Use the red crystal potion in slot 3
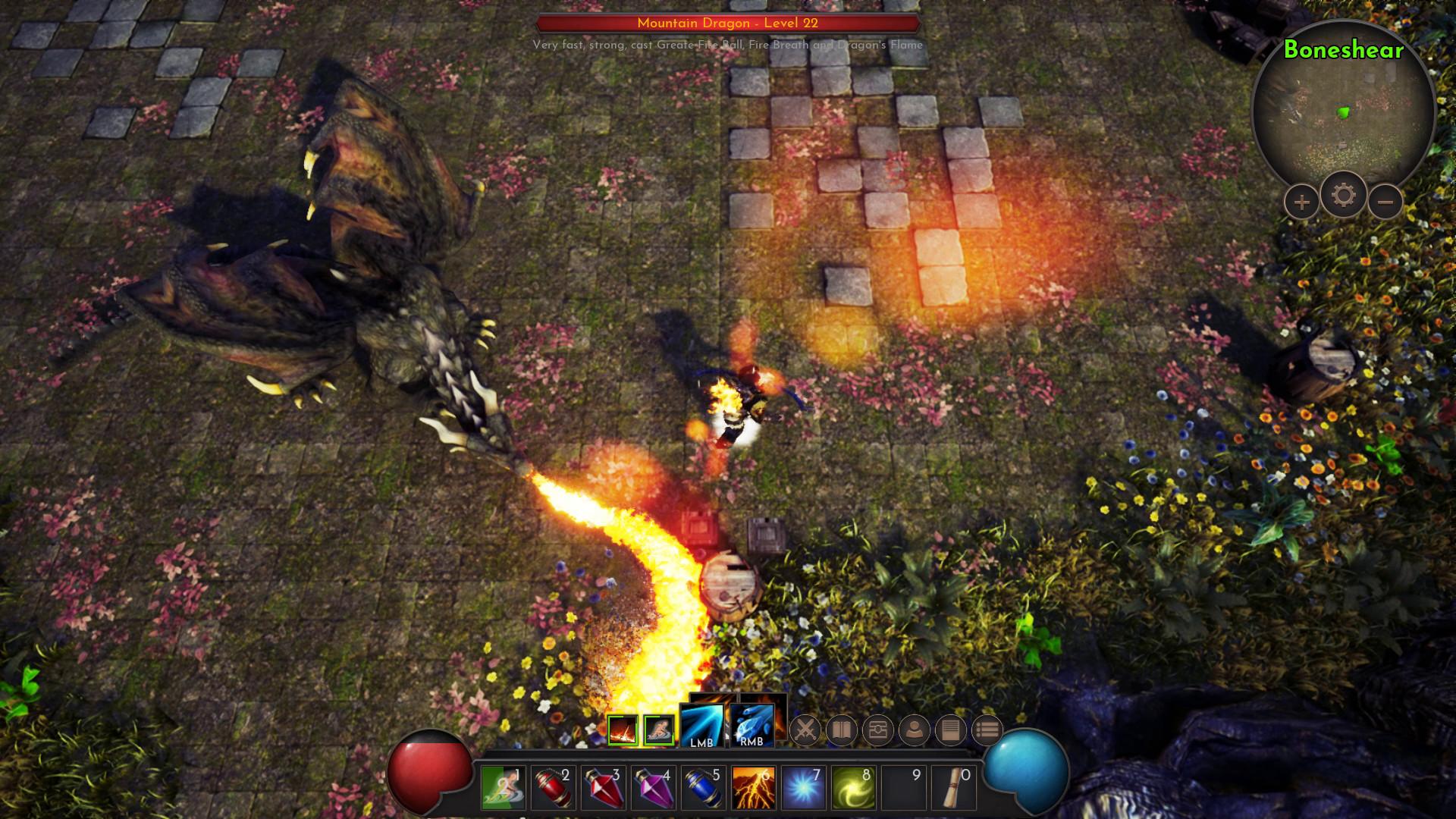Screen dimensions: 1456x819 coord(603,787)
